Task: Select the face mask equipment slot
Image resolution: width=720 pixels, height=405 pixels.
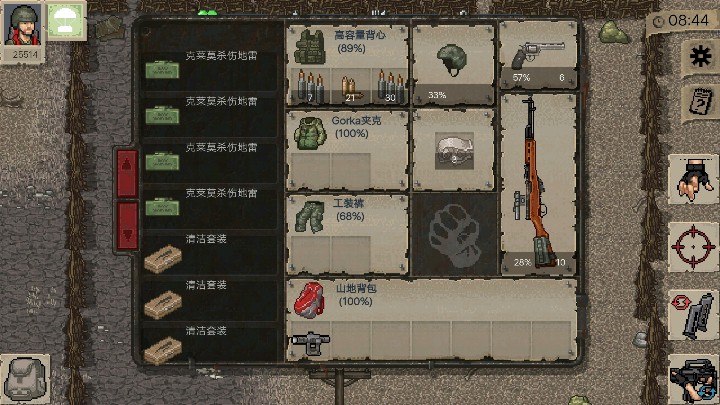Action: [453, 148]
